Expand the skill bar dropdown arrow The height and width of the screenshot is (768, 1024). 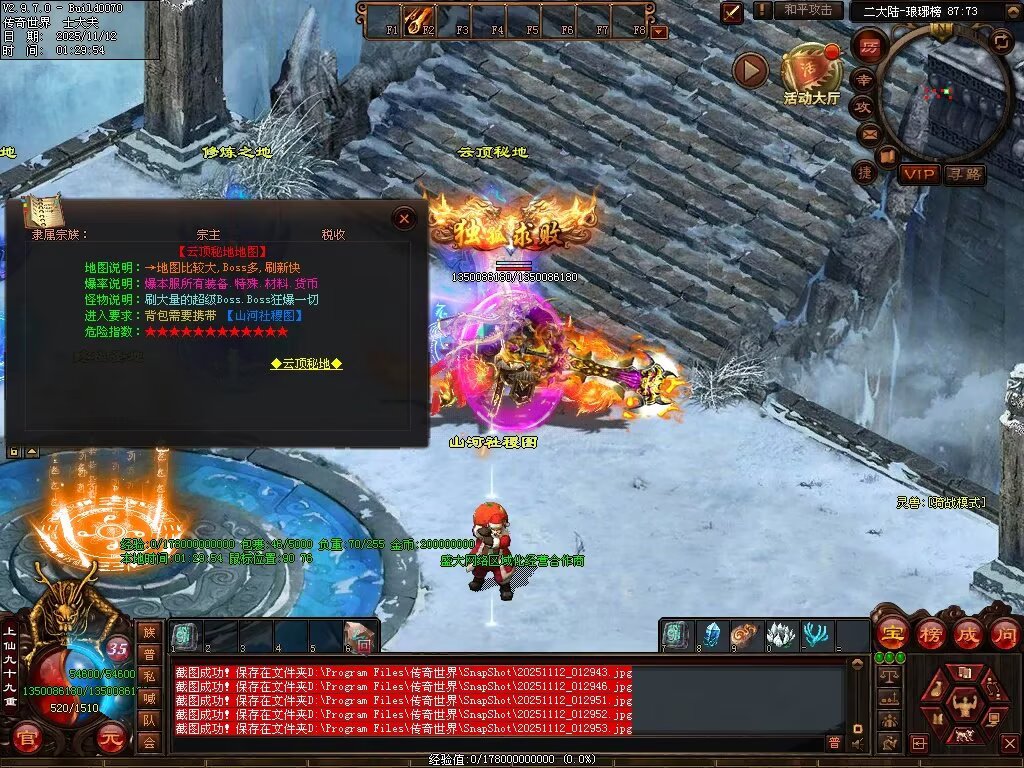tap(658, 32)
